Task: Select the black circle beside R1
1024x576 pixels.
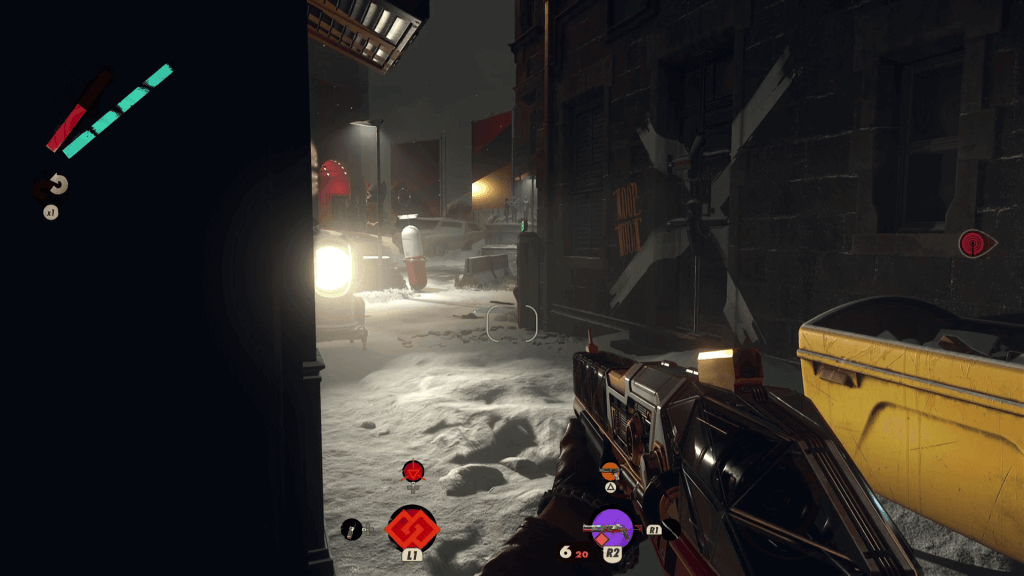Action: 668,529
